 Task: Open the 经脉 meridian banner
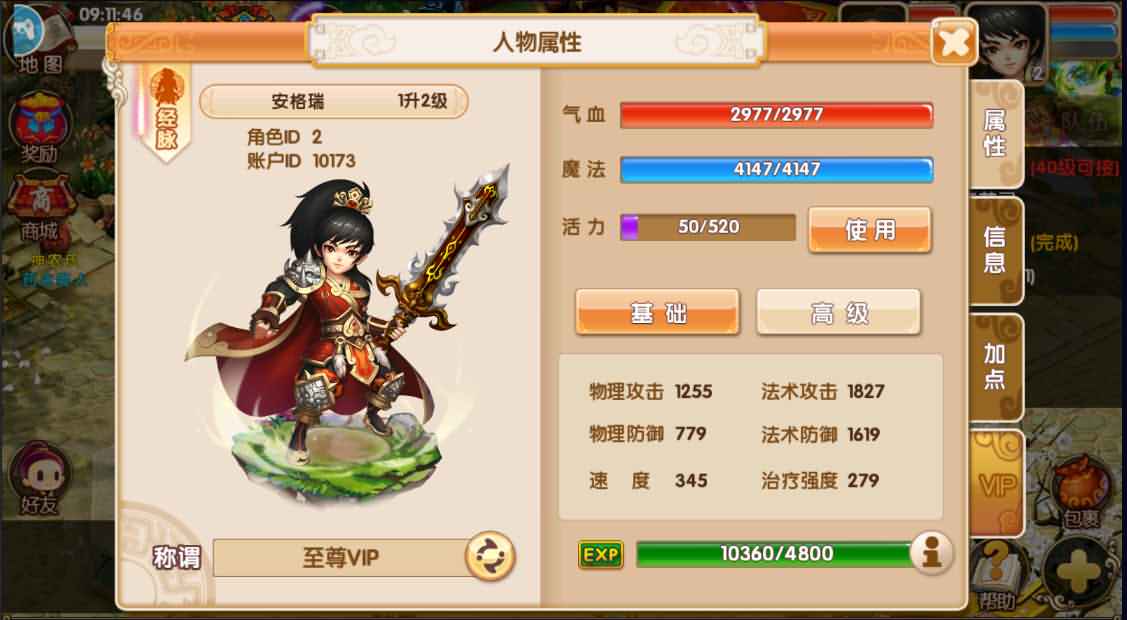coord(166,112)
